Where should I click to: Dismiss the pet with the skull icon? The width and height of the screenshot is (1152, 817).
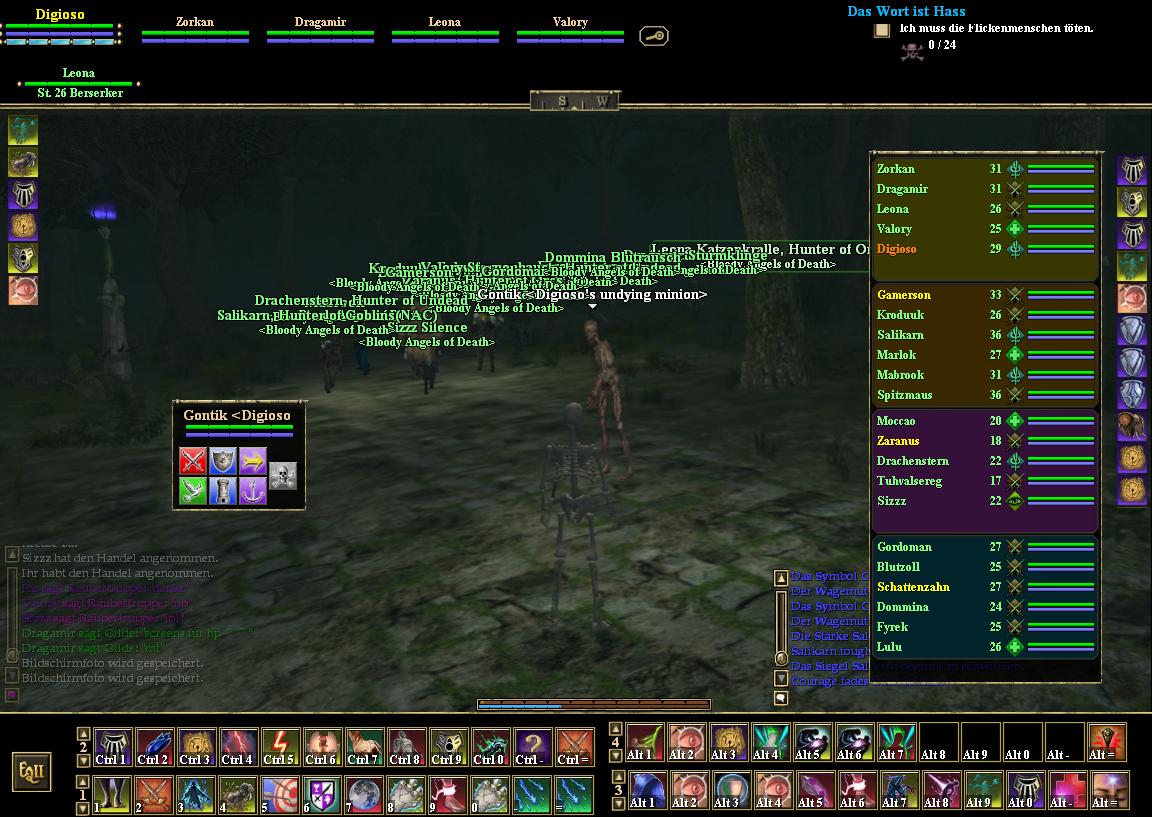click(283, 475)
